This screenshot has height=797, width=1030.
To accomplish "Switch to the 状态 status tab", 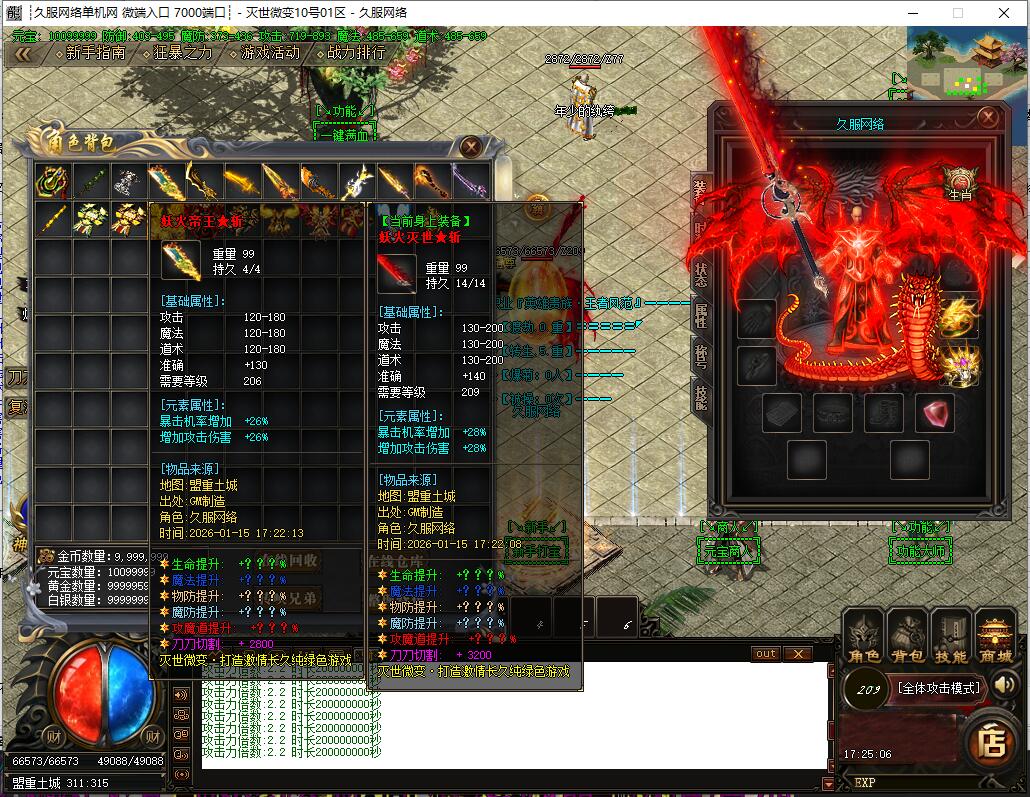I will point(701,271).
